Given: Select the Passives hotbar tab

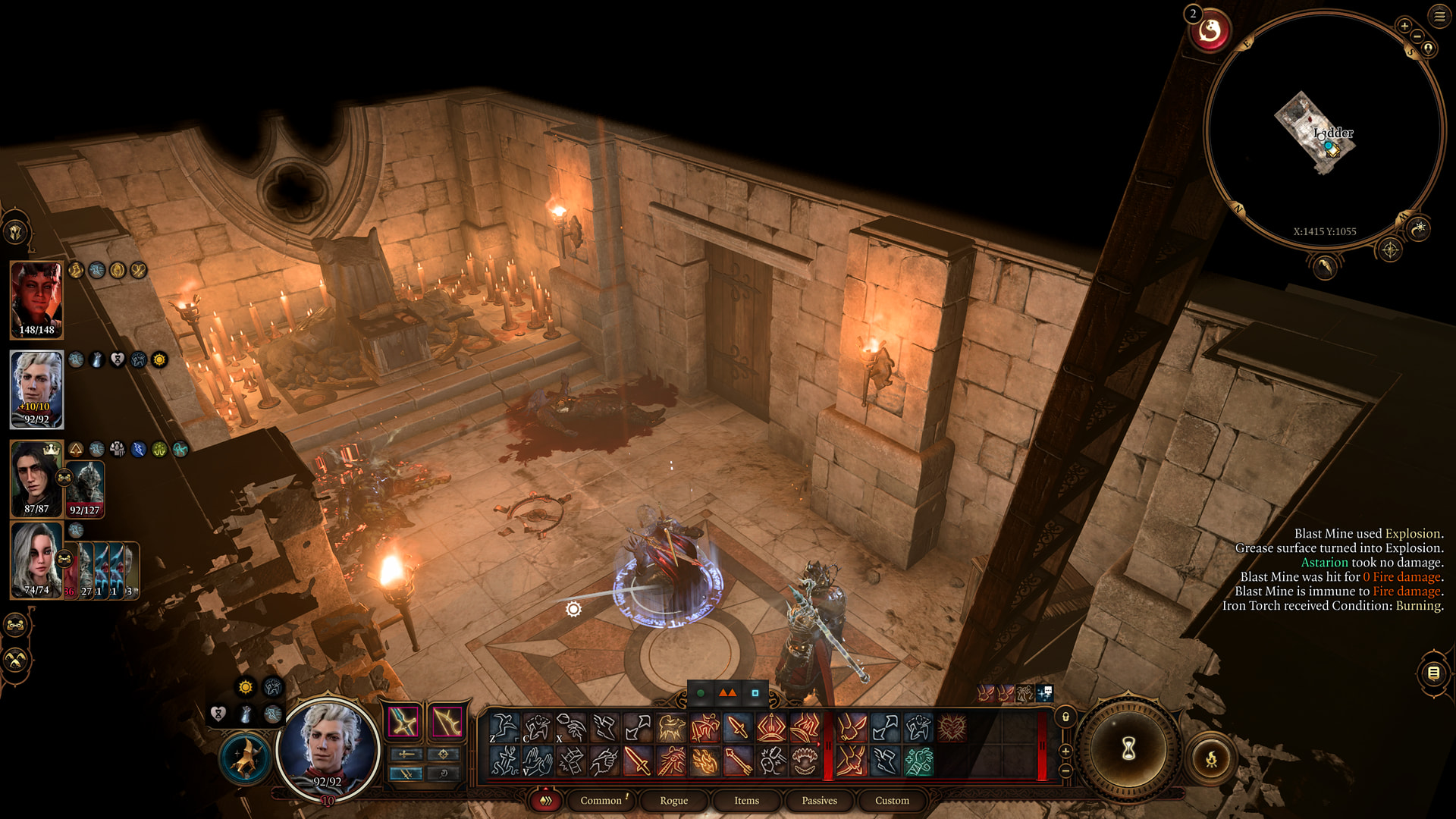Looking at the screenshot, I should (819, 800).
